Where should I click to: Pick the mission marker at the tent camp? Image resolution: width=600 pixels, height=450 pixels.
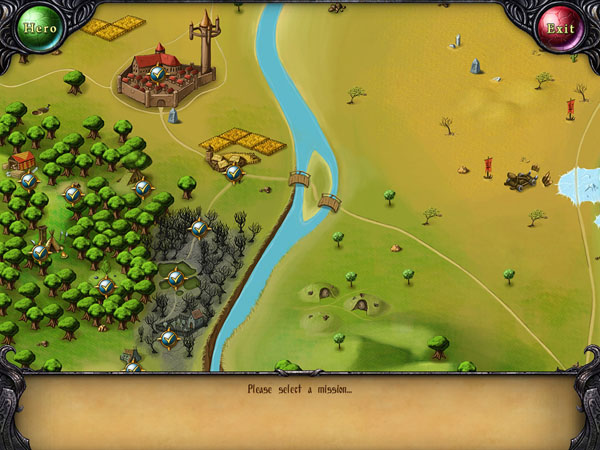[39, 252]
